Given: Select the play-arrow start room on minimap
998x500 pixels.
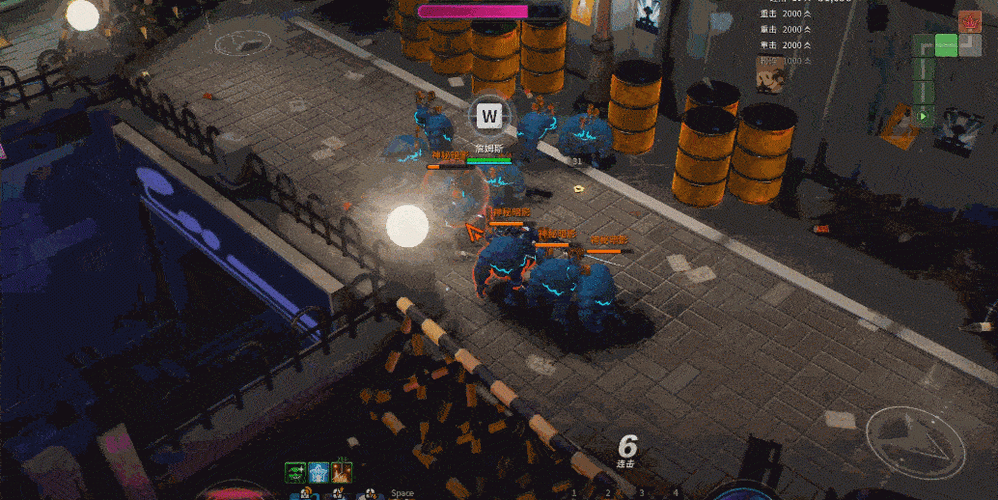Looking at the screenshot, I should coord(923,116).
